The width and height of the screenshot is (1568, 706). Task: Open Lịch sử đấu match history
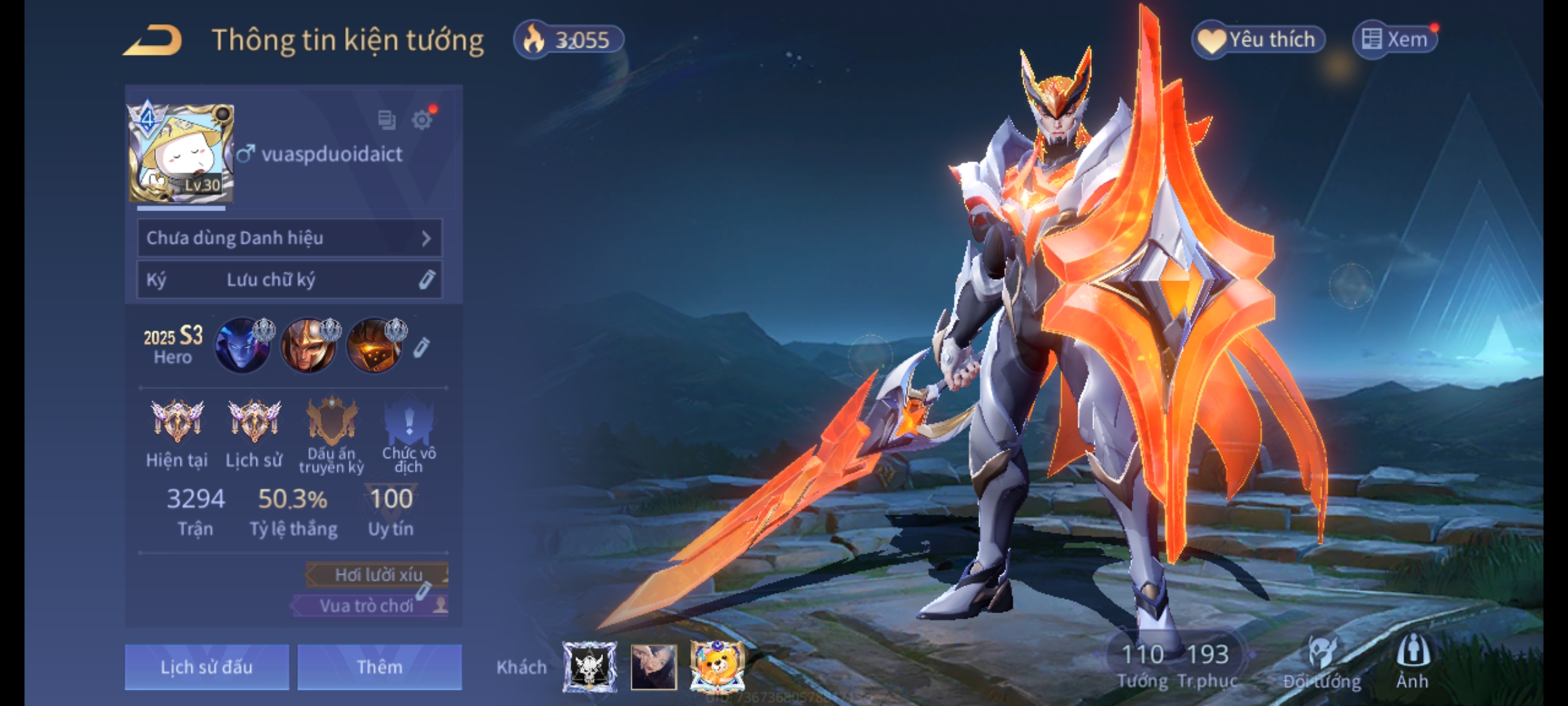point(206,667)
